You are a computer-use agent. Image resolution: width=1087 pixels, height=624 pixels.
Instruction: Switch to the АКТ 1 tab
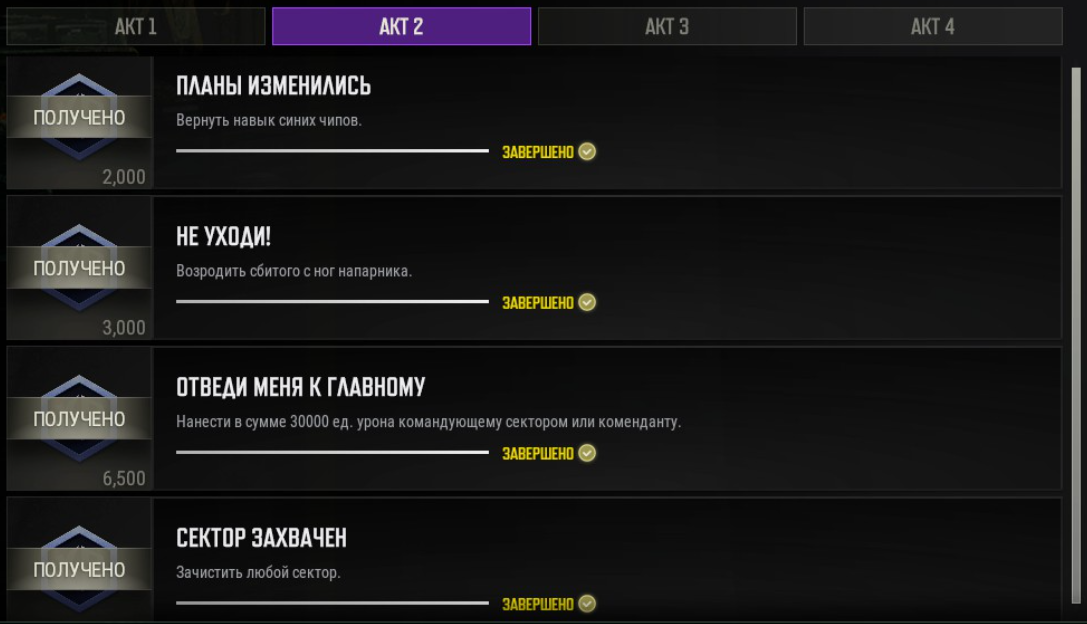click(135, 27)
